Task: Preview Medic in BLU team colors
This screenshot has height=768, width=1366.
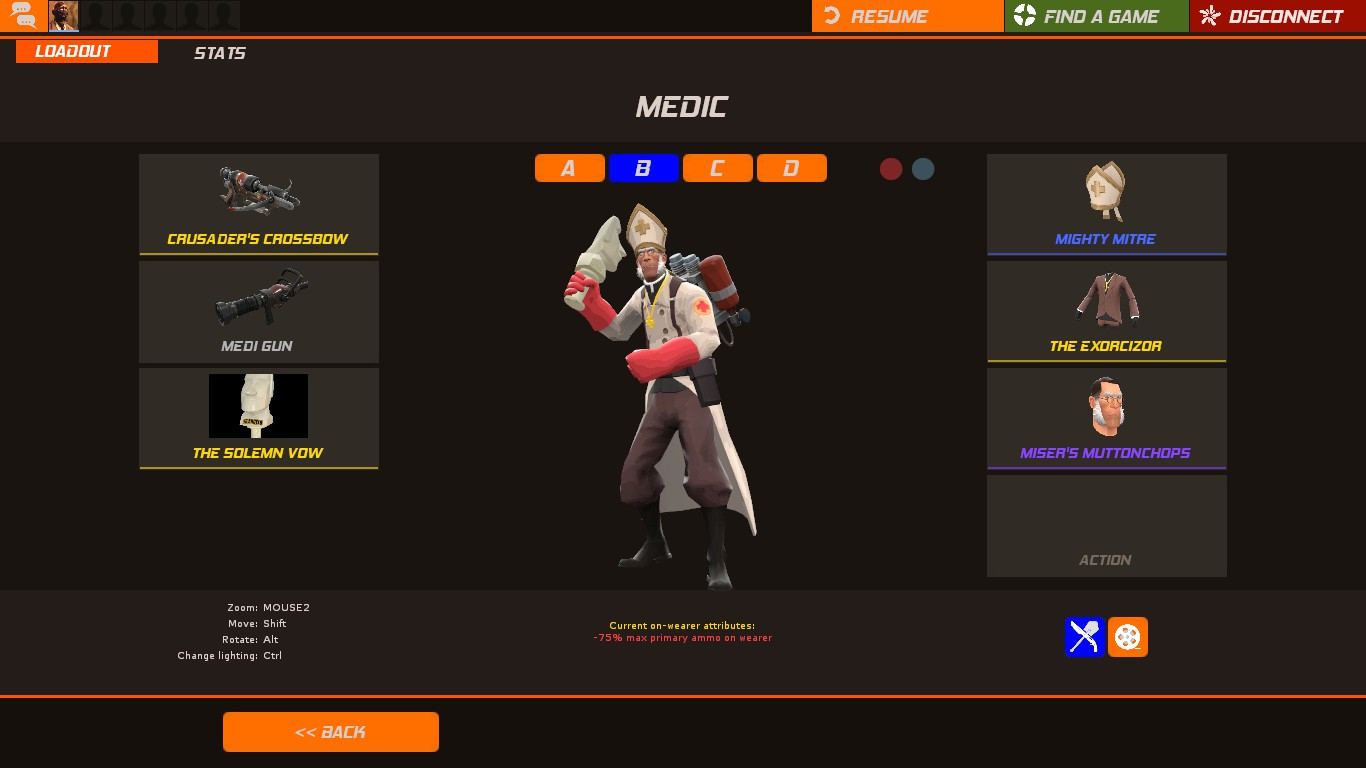Action: (x=922, y=169)
